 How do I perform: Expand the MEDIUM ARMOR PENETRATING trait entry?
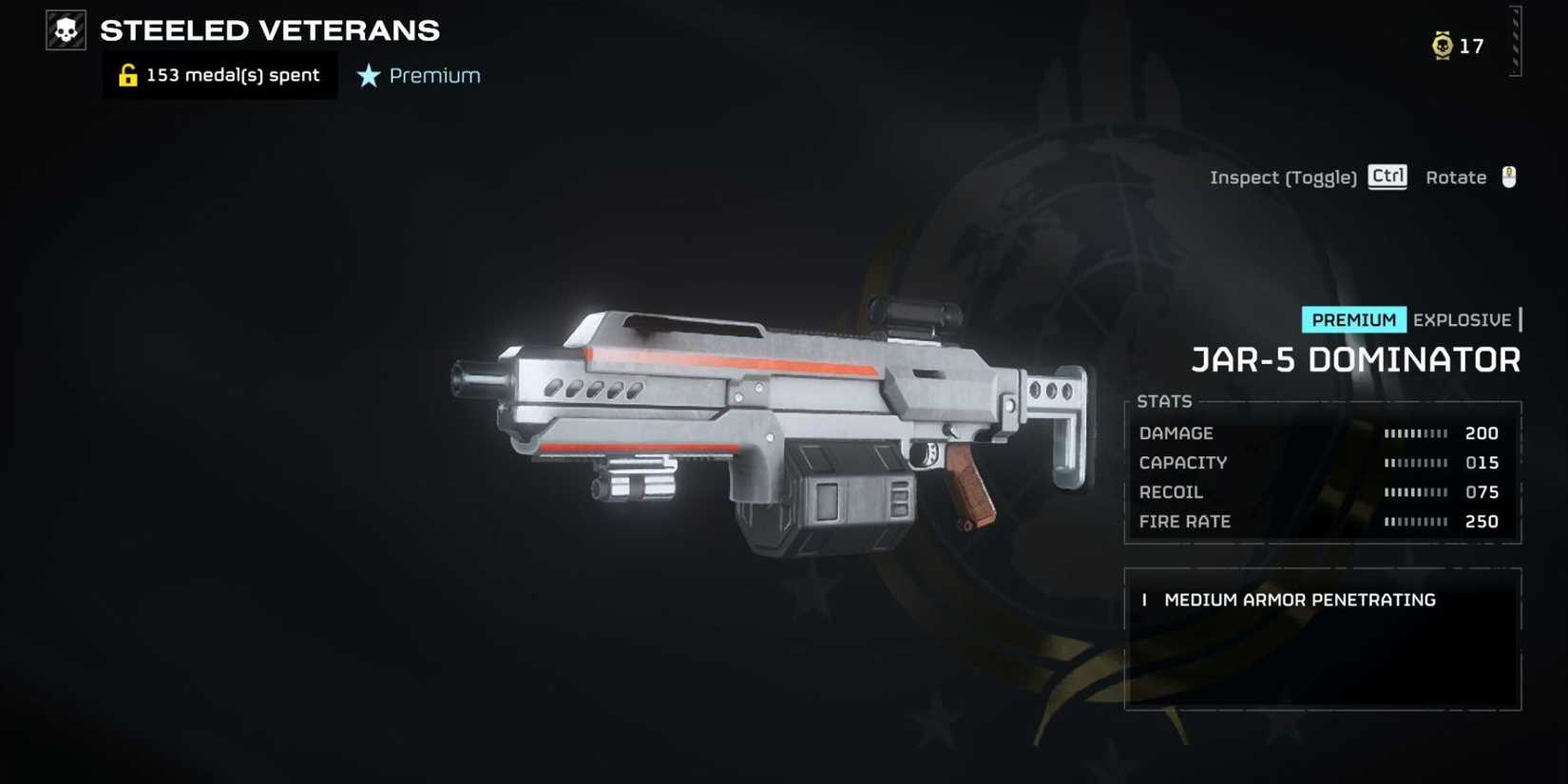pos(1299,600)
